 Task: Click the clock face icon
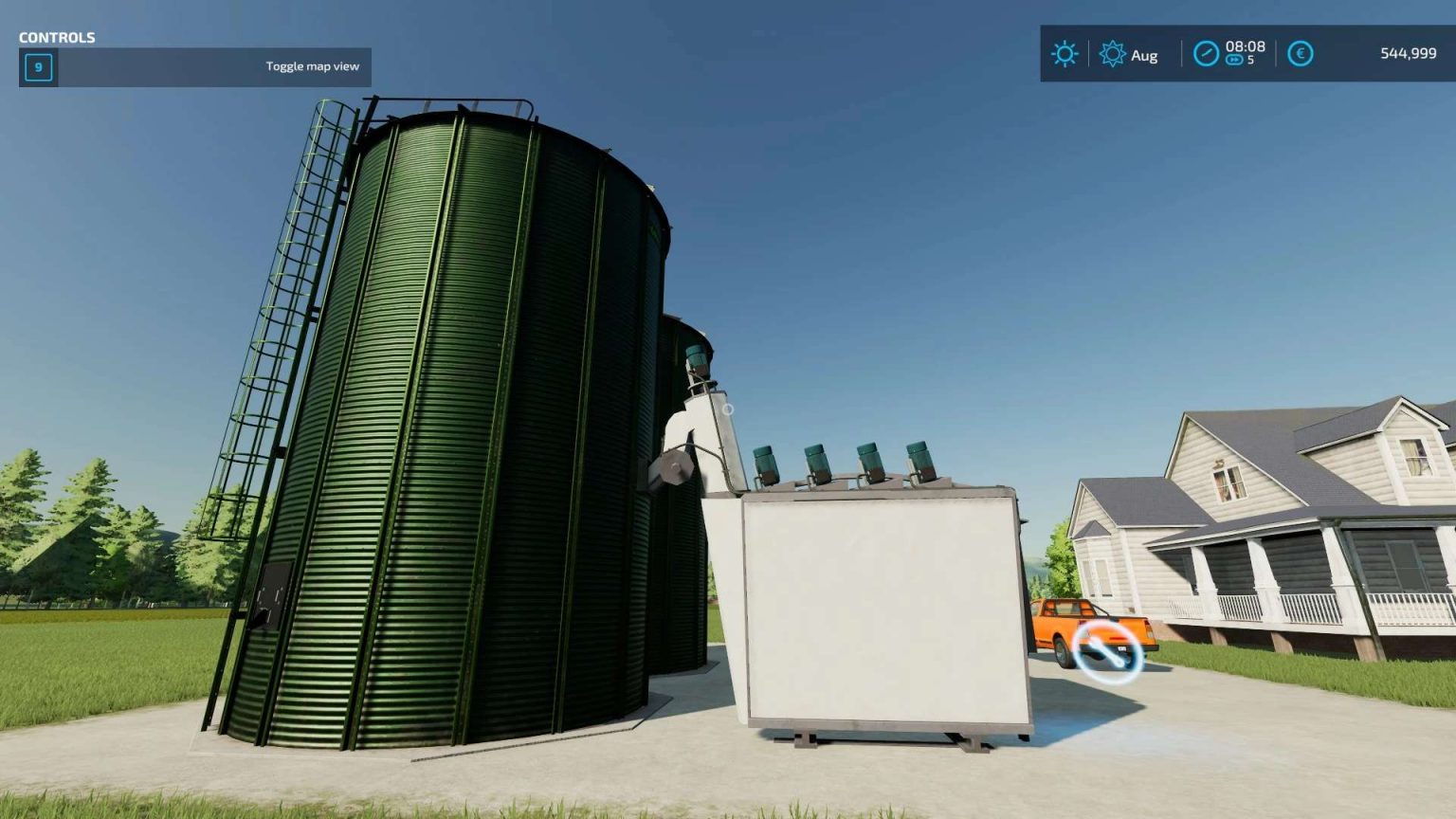tap(1205, 54)
